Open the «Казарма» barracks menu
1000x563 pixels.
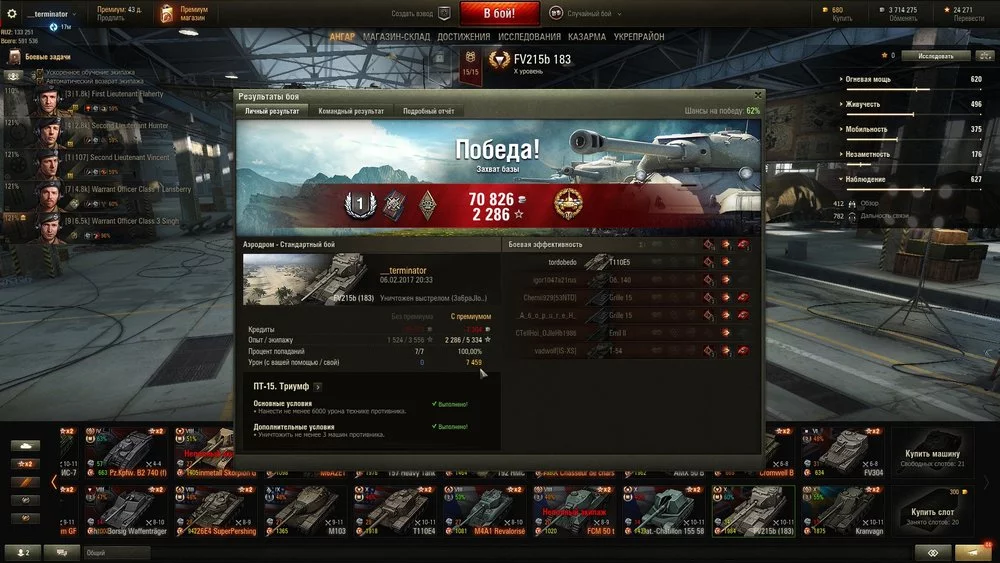pyautogui.click(x=586, y=37)
